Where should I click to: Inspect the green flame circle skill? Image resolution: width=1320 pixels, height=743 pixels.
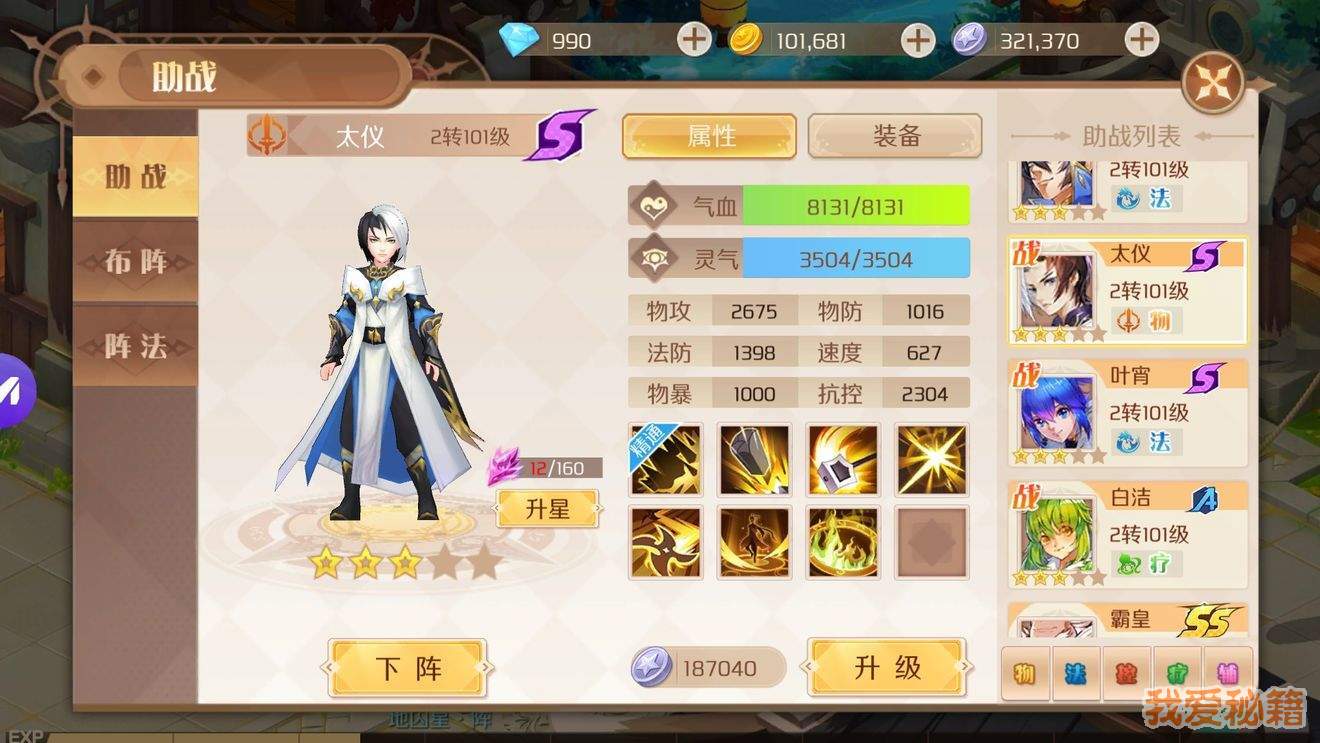click(843, 543)
